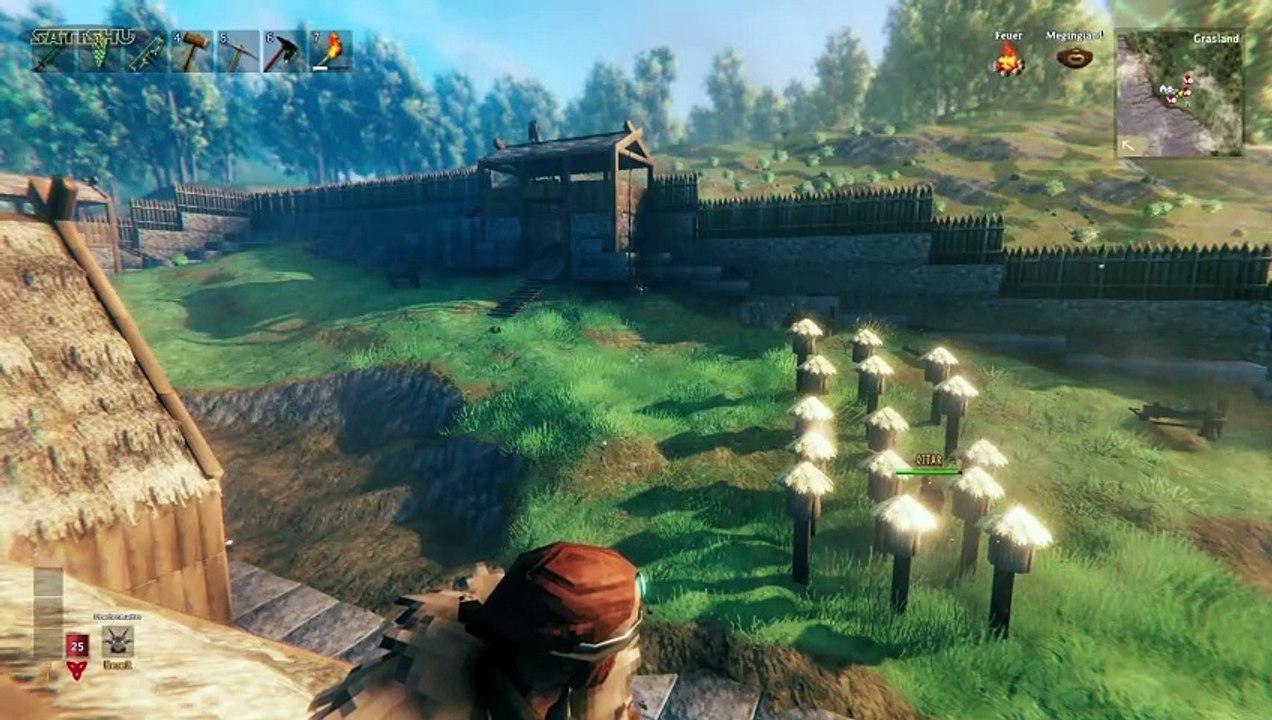Click the Megingjard belt status icon
Screen dimensions: 1272x720
click(1074, 58)
